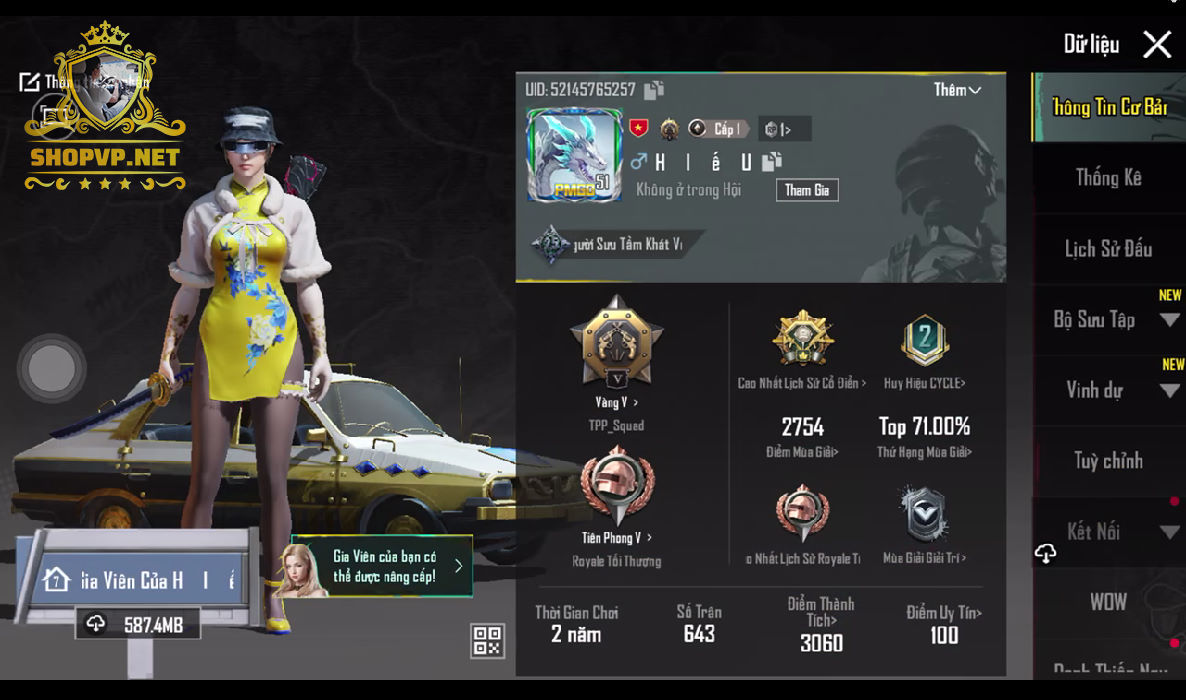Open Điểm Uy Tín details
Screen dimensions: 1186x700
[944, 623]
